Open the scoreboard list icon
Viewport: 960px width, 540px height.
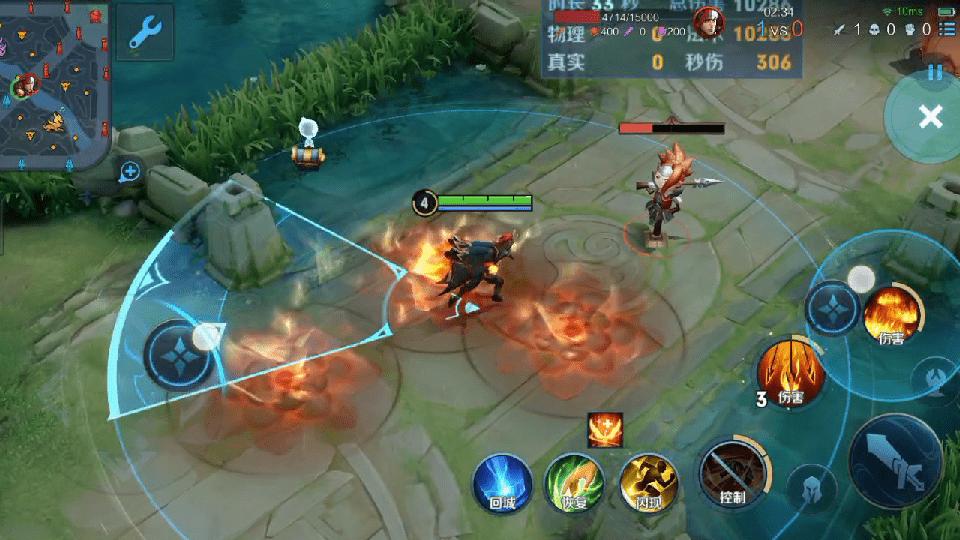[946, 30]
